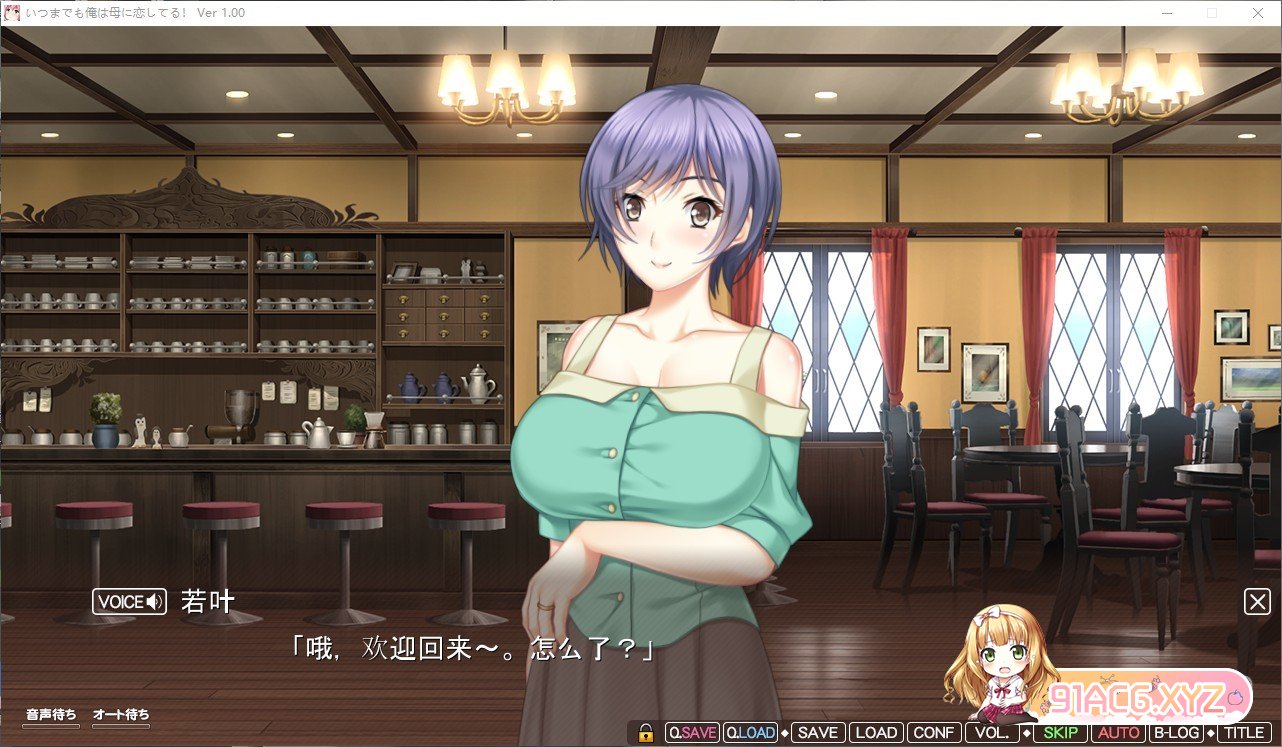Open the SAVE menu
The height and width of the screenshot is (747, 1282).
[817, 733]
